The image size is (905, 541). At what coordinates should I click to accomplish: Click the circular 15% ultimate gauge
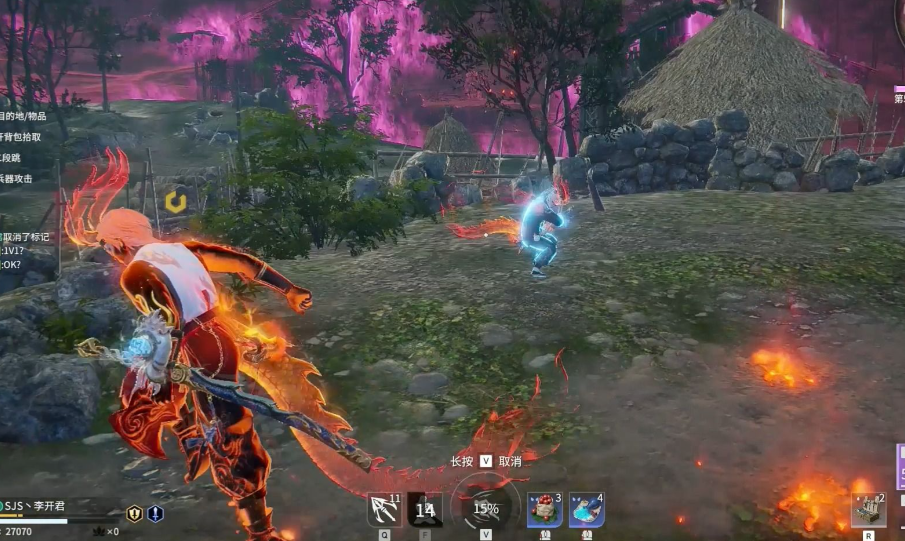pyautogui.click(x=486, y=508)
